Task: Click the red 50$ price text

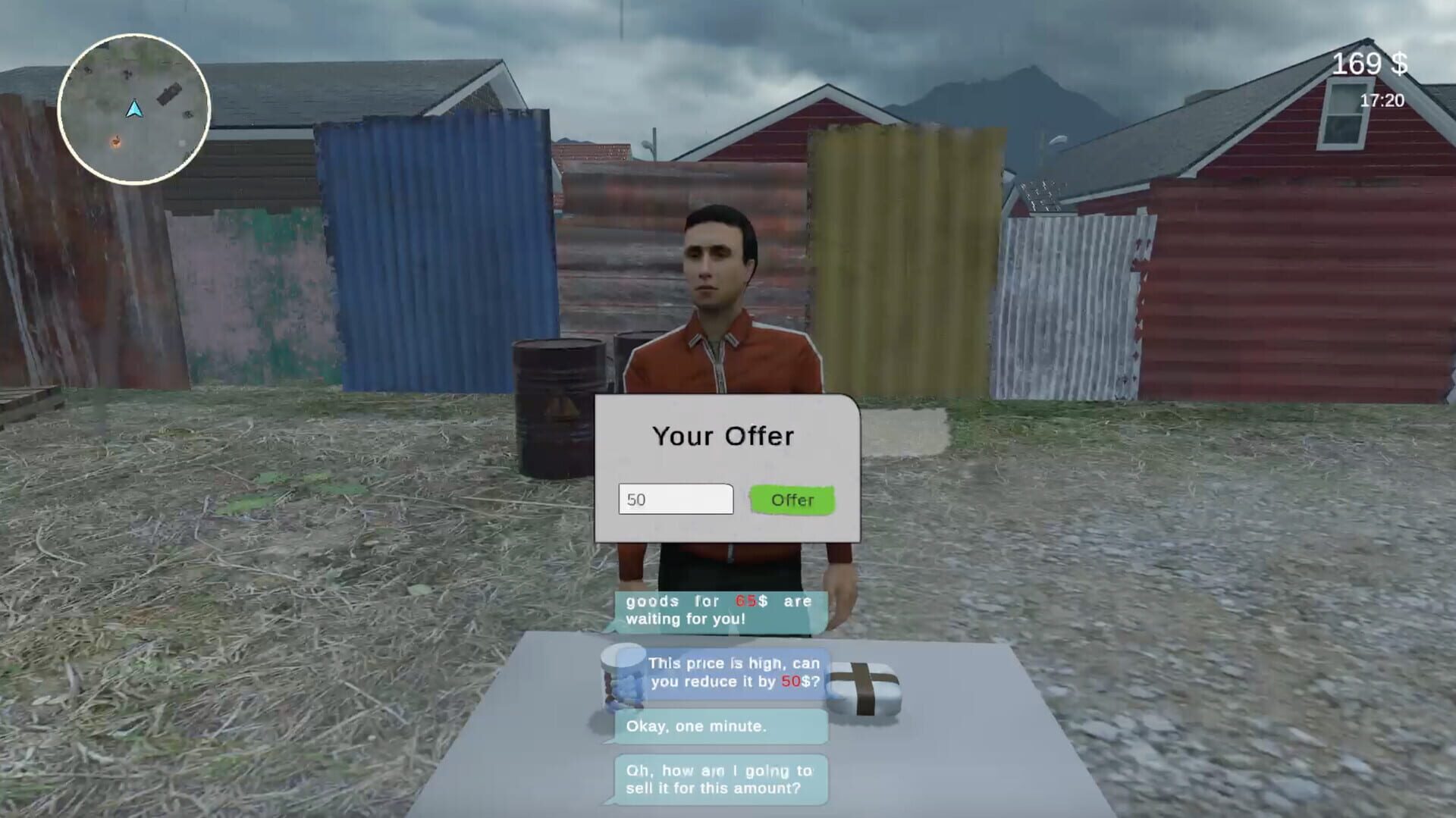Action: [789, 682]
